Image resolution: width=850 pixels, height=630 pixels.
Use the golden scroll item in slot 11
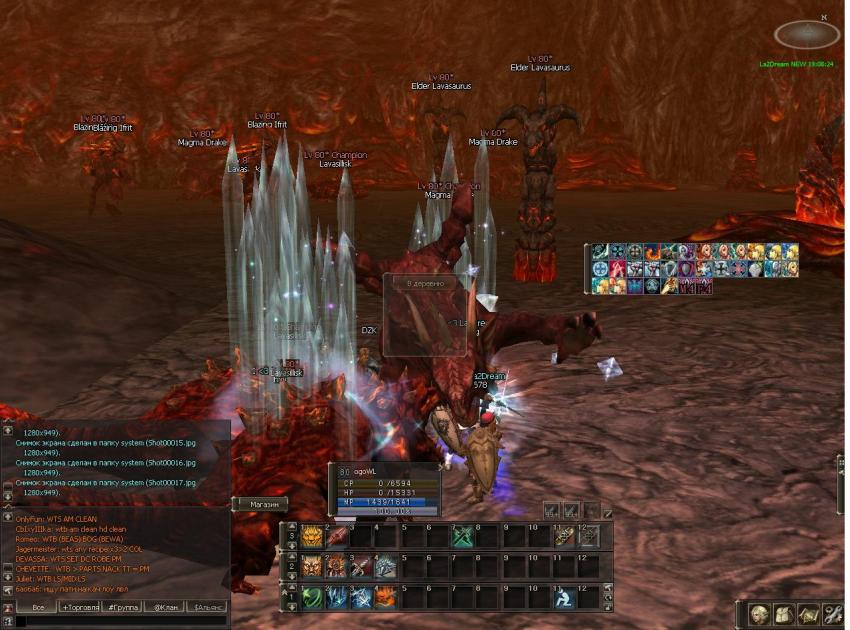point(563,536)
